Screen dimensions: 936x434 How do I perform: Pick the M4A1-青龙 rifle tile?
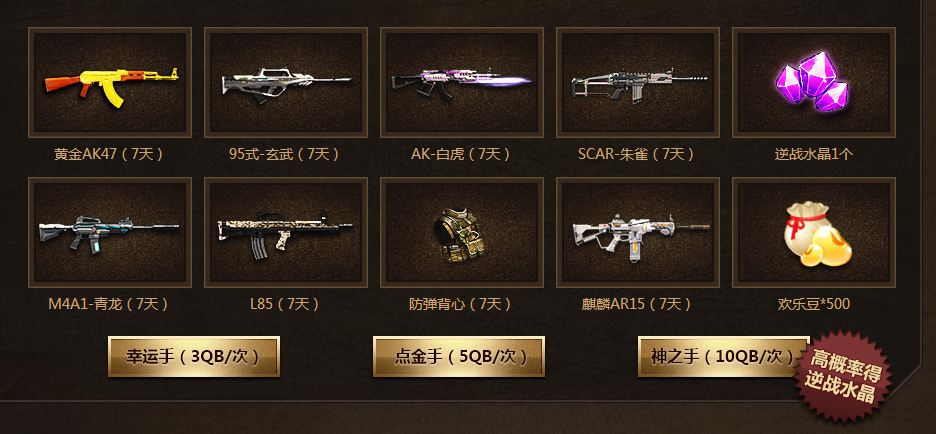click(110, 232)
